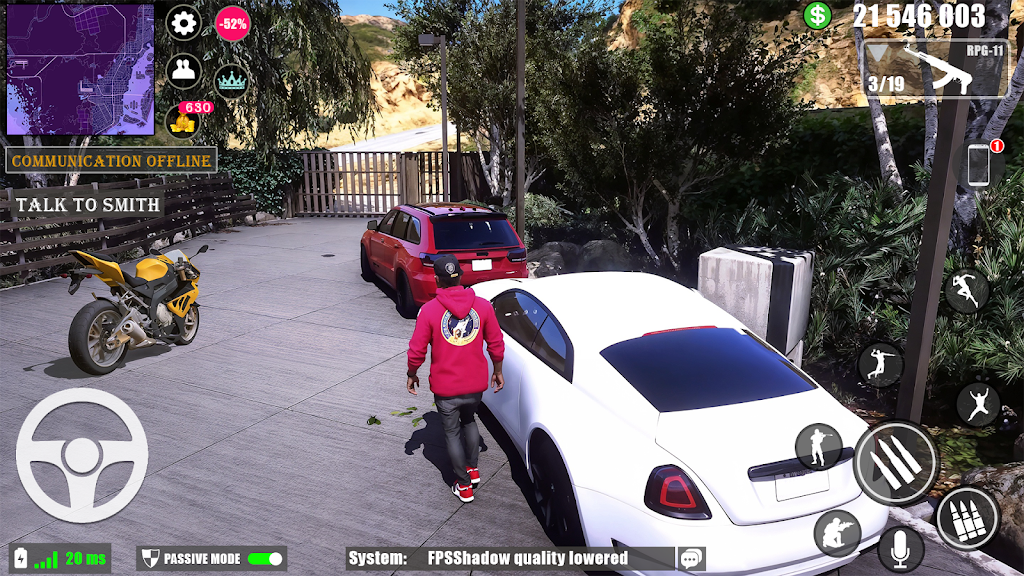Open the settings gear menu
Screen dimensions: 1024x576
[183, 23]
